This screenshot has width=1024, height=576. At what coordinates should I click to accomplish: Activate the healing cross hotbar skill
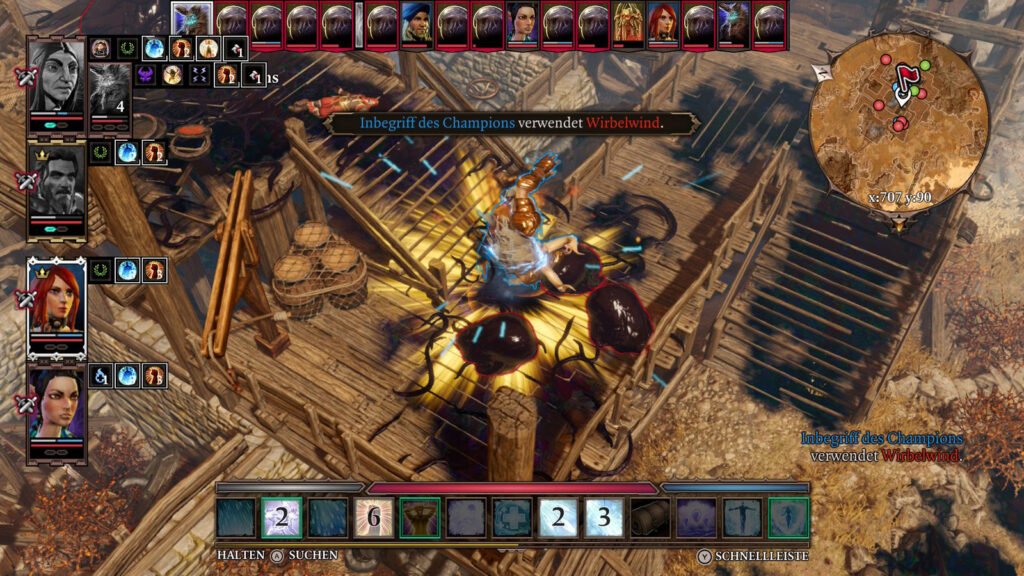click(x=512, y=518)
